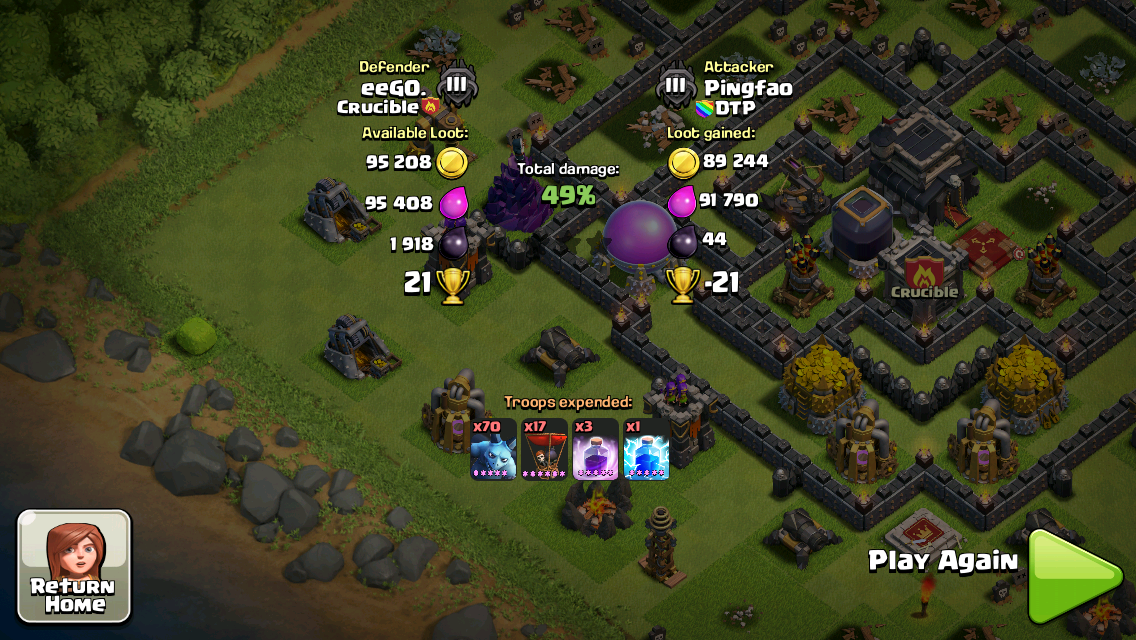Select the minion x70 troop icon
The height and width of the screenshot is (640, 1136).
point(494,449)
